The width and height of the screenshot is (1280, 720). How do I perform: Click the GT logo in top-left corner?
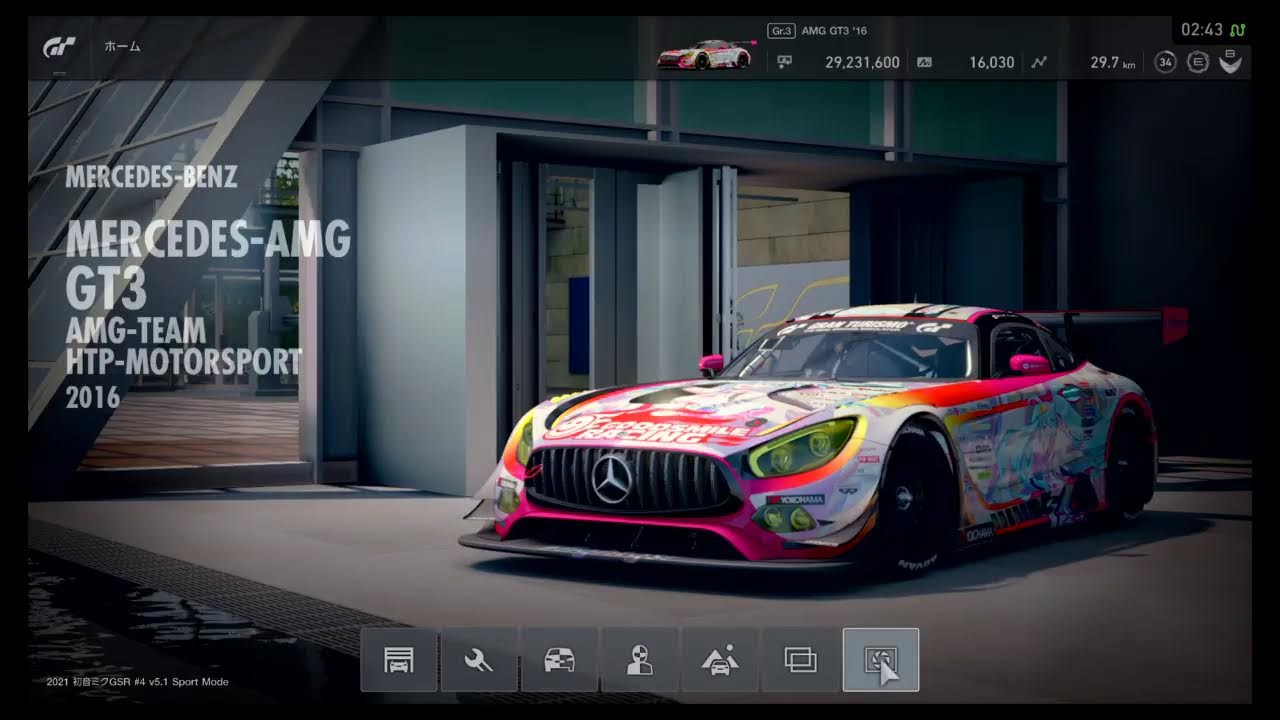[x=59, y=47]
